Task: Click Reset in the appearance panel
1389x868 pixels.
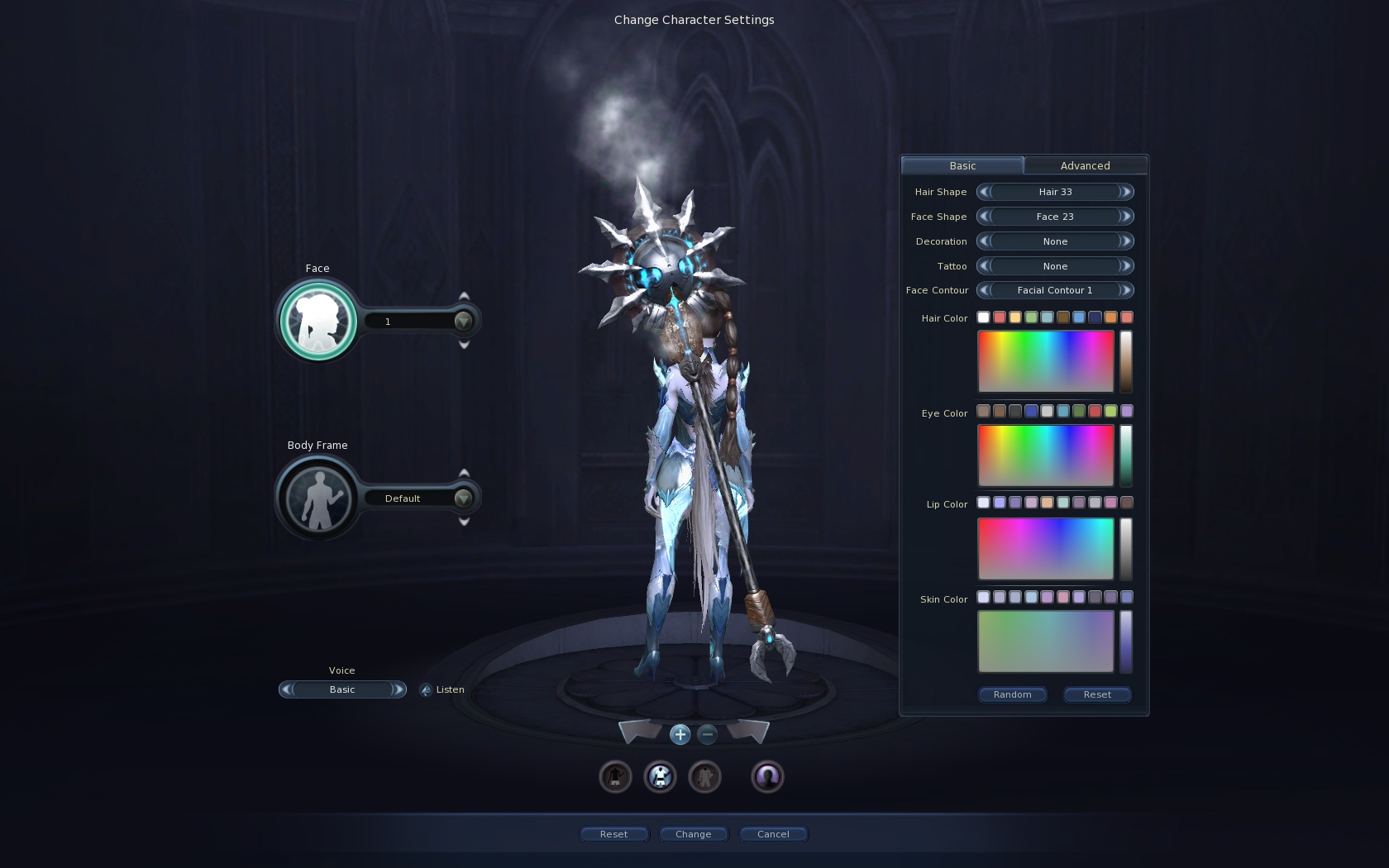Action: pos(1097,694)
